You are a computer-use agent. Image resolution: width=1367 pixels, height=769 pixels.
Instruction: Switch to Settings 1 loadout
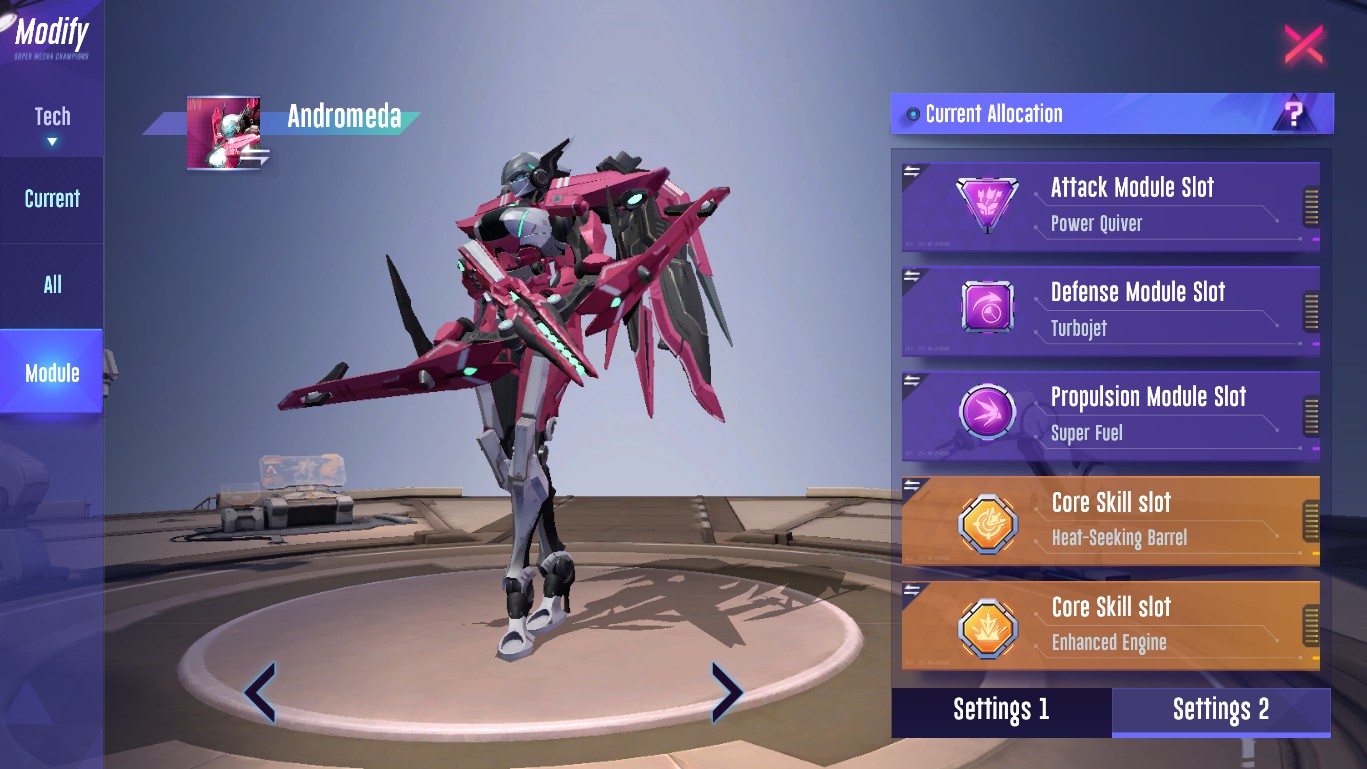click(x=1001, y=710)
